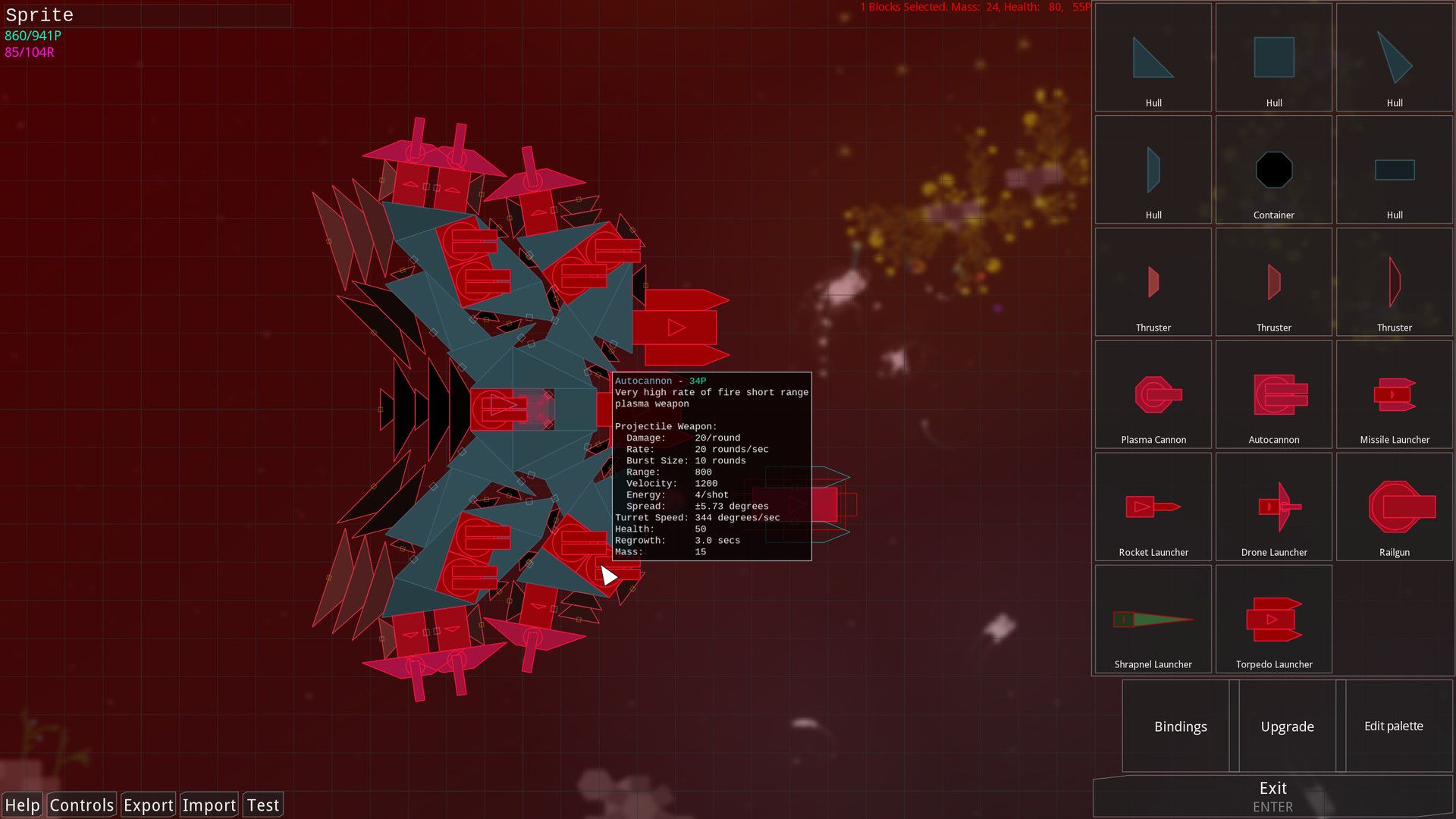1456x819 pixels.
Task: Click the Upgrade button
Action: point(1287,726)
